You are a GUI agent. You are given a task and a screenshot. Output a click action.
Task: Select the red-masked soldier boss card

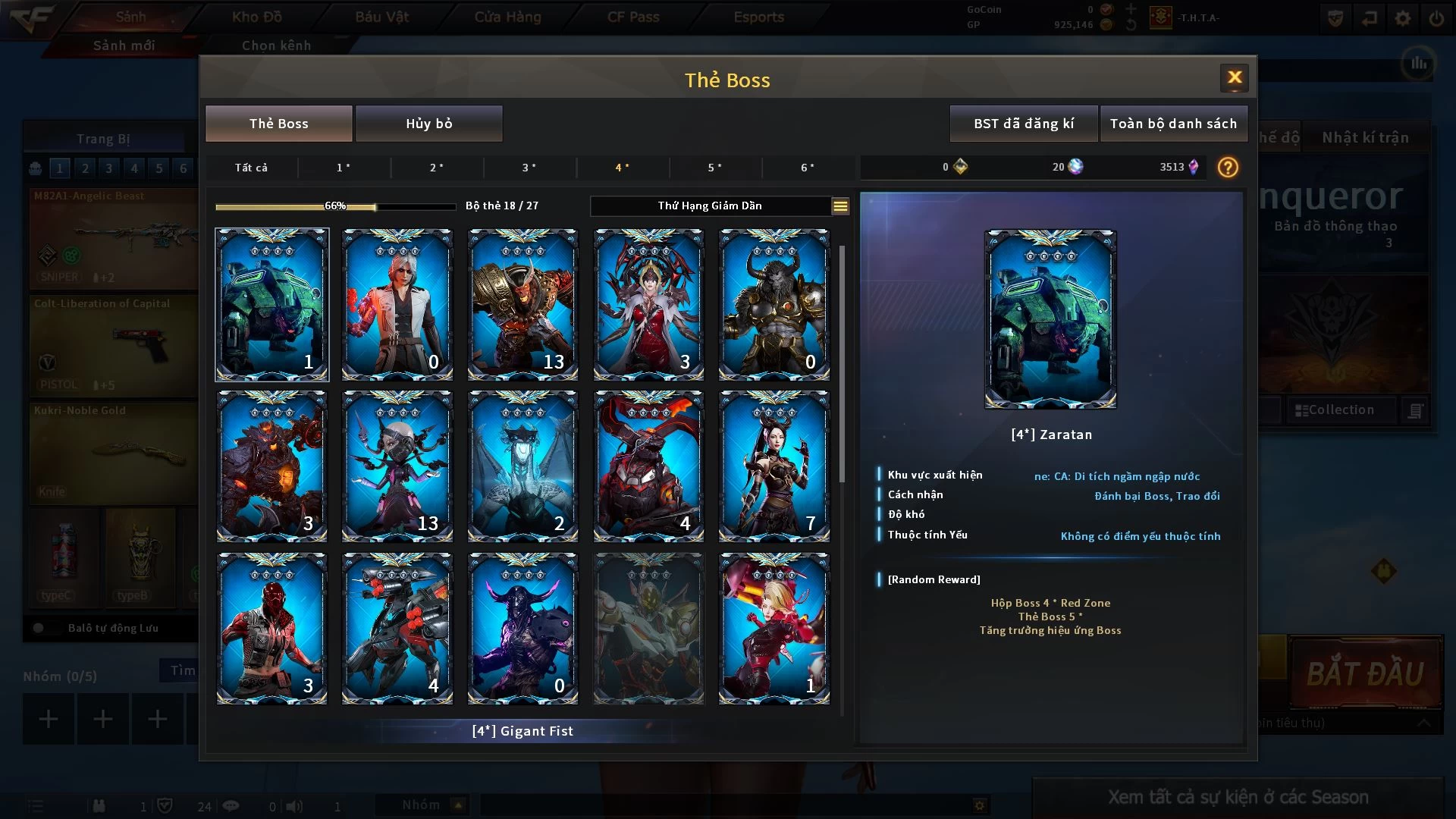271,629
